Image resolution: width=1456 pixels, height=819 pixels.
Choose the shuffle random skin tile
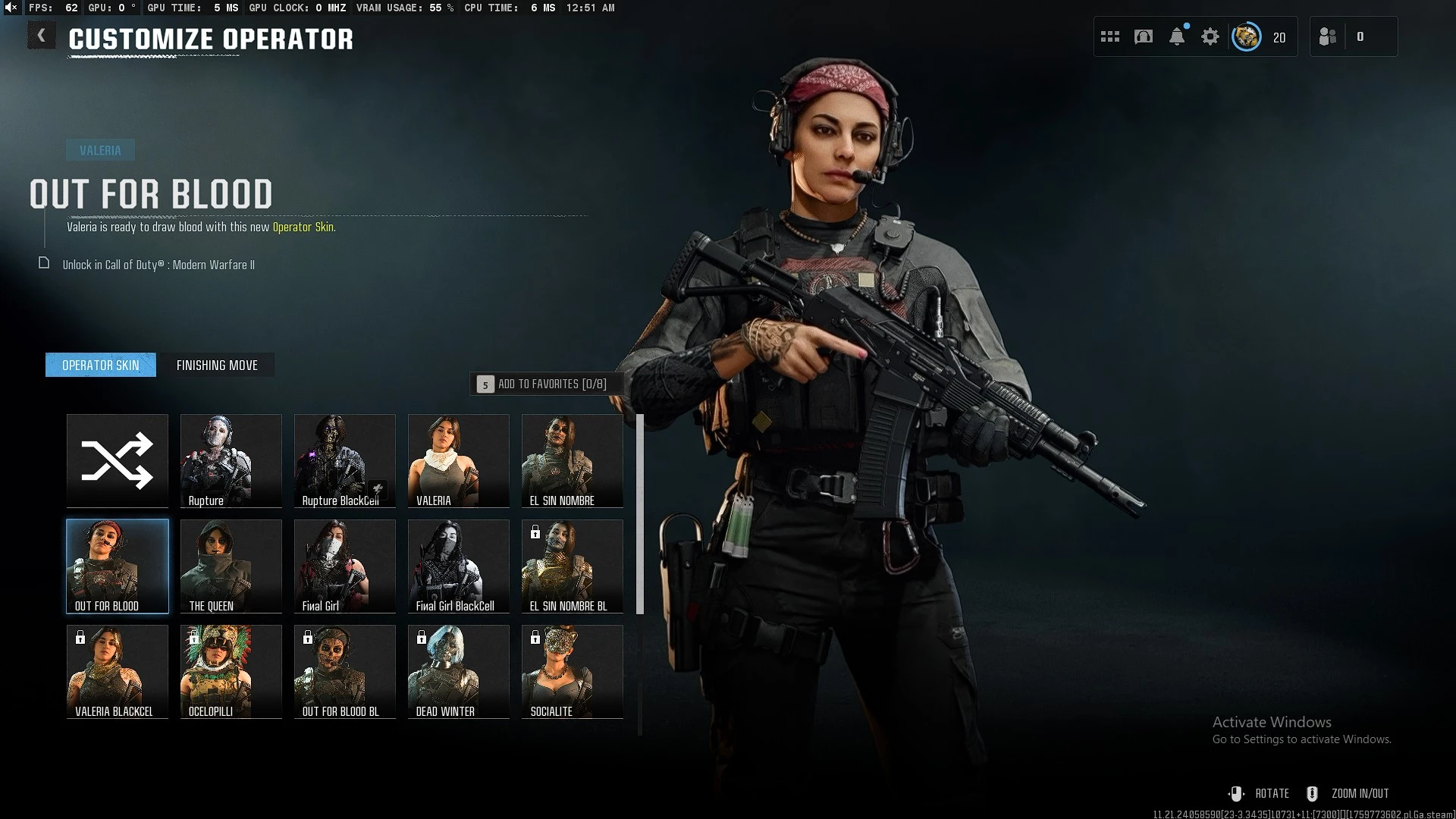point(118,460)
